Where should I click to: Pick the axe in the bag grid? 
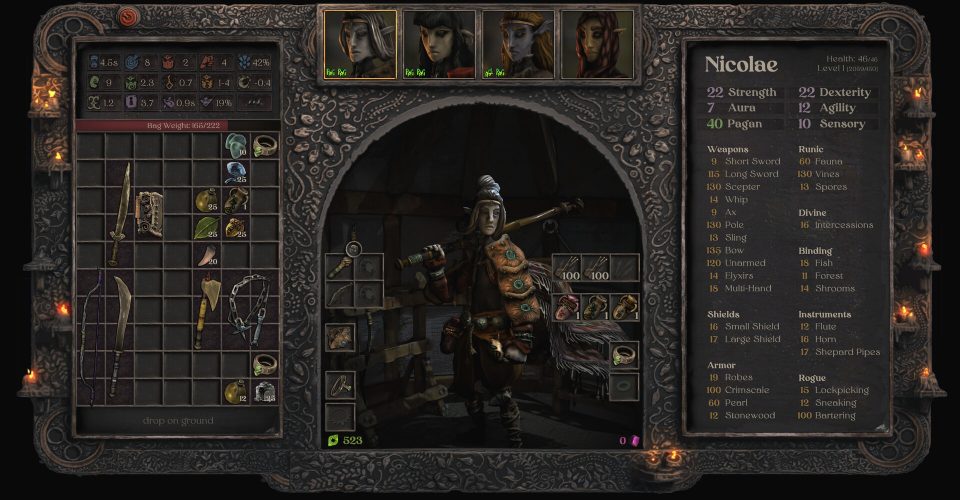click(208, 305)
